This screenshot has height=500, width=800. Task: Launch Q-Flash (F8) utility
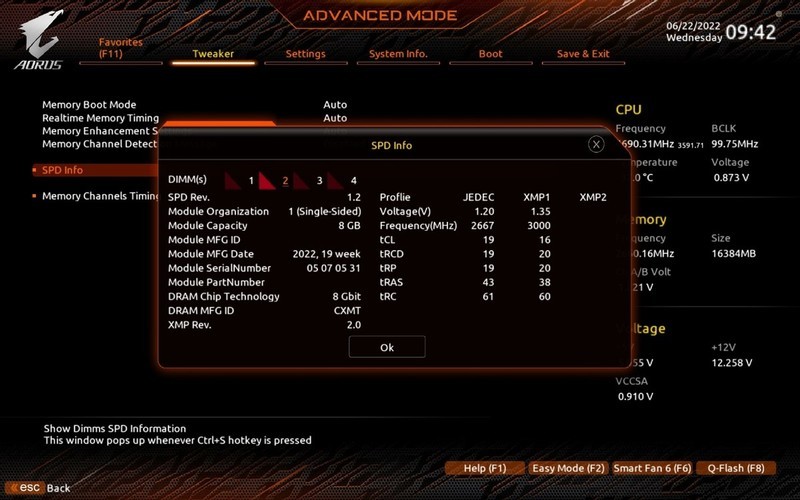[x=735, y=468]
